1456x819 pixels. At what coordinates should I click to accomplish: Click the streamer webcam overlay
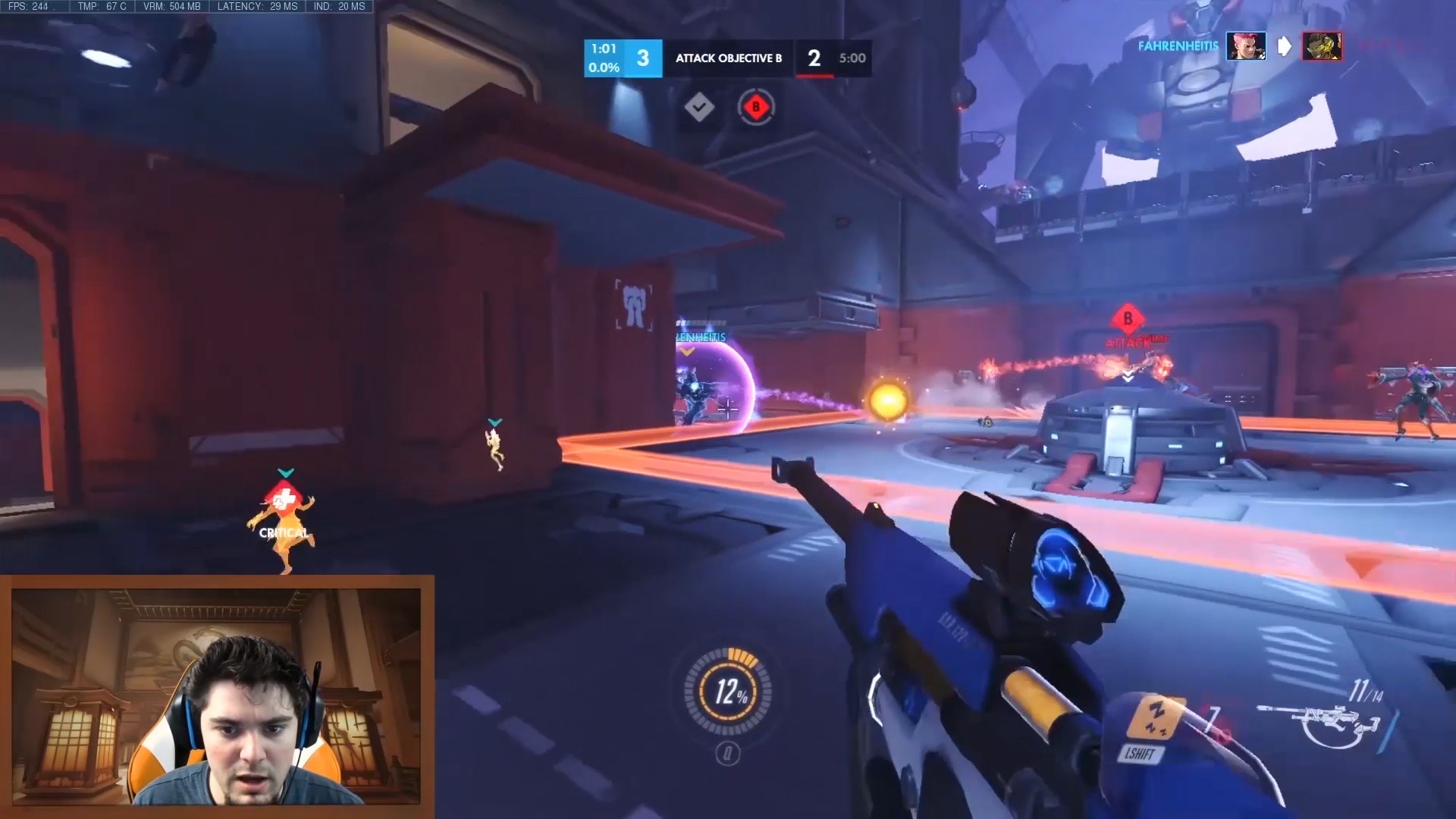click(x=216, y=696)
